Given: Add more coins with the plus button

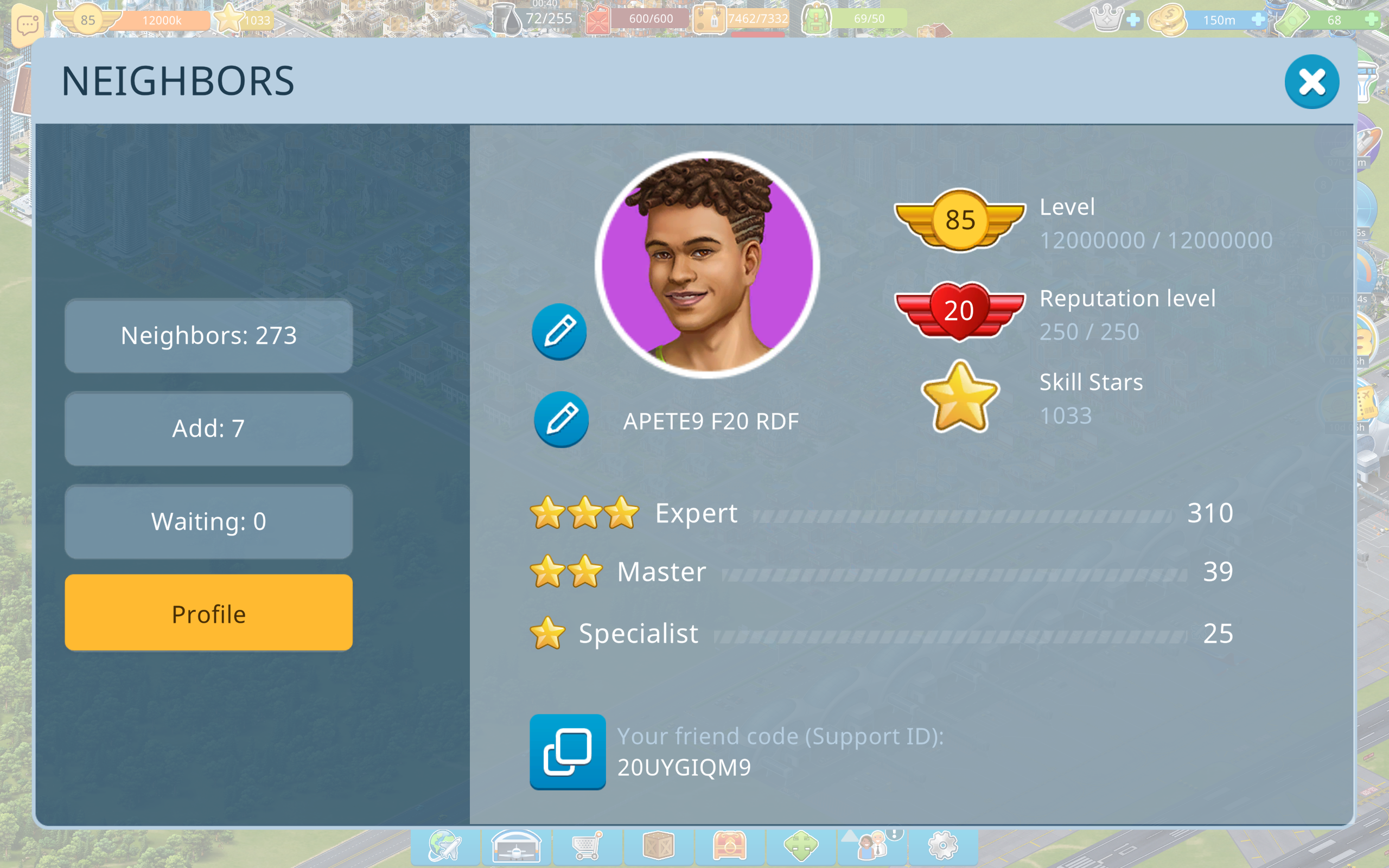Looking at the screenshot, I should [1258, 20].
